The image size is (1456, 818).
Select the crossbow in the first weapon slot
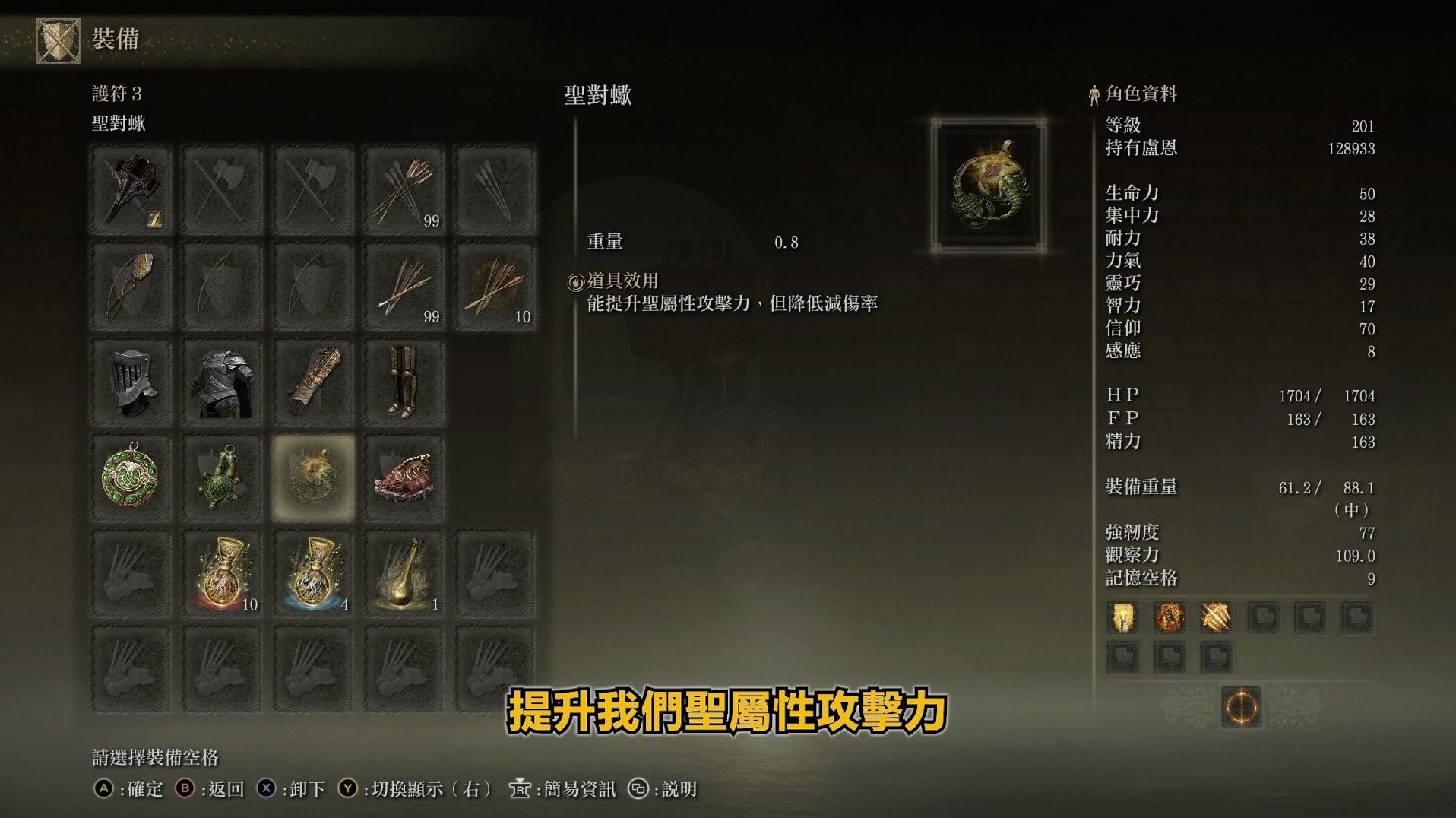tap(131, 190)
